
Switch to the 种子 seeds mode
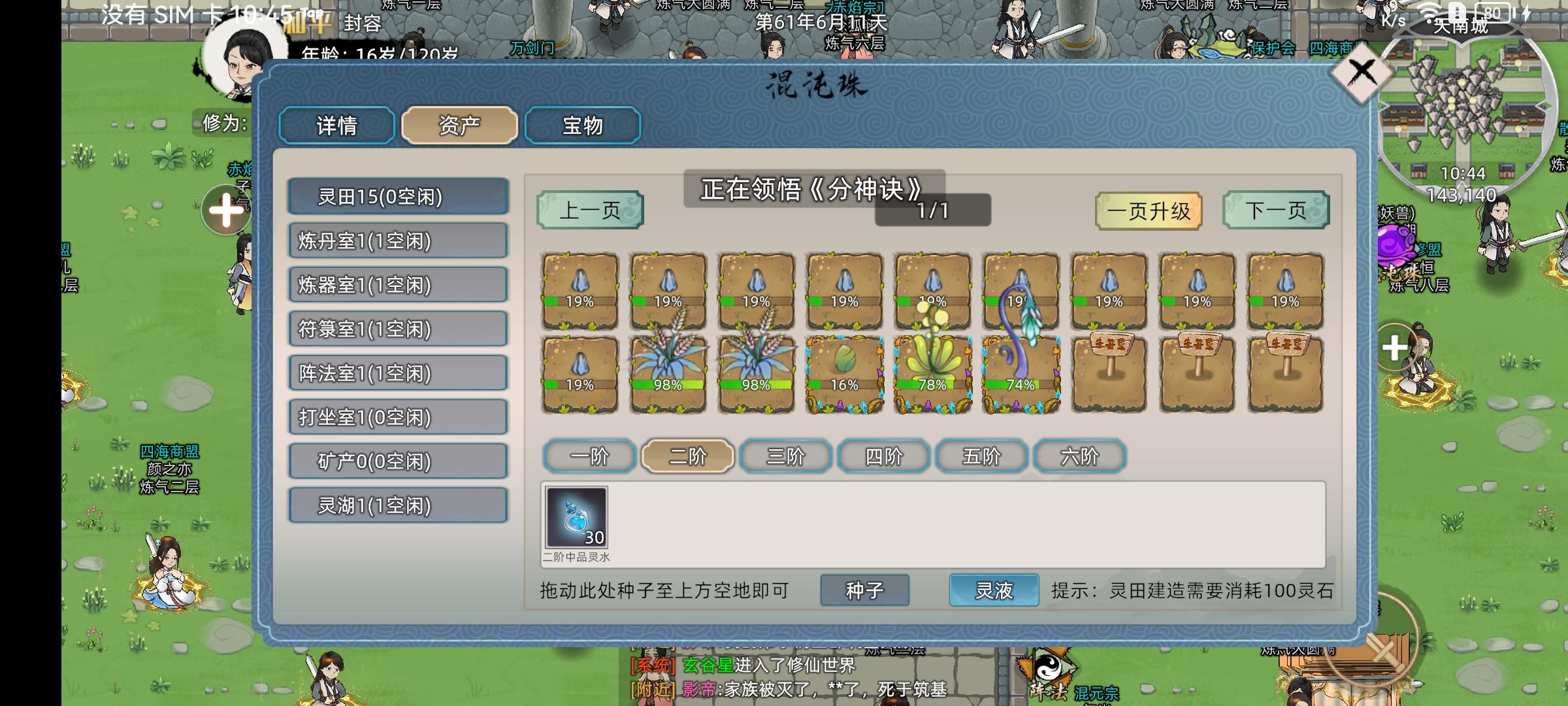coord(864,590)
